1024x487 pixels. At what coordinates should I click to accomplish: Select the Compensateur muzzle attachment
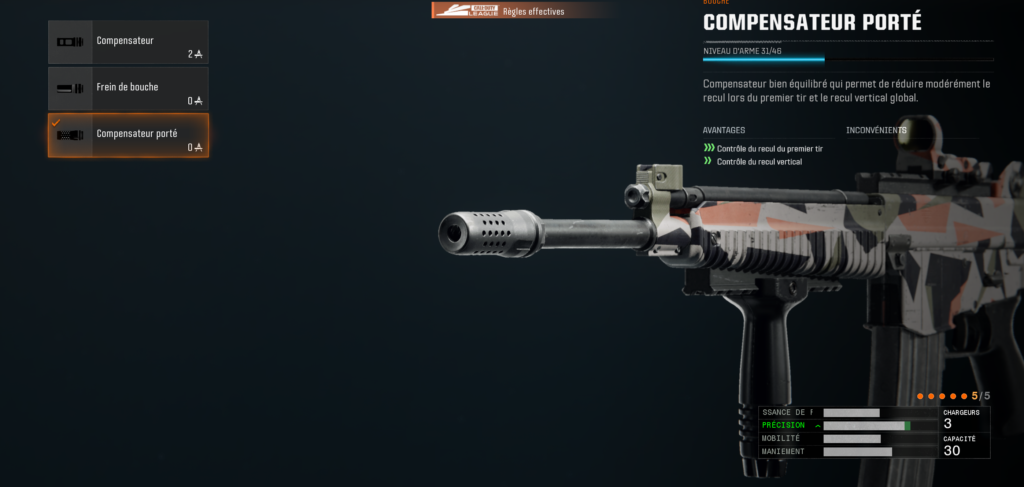pos(128,42)
